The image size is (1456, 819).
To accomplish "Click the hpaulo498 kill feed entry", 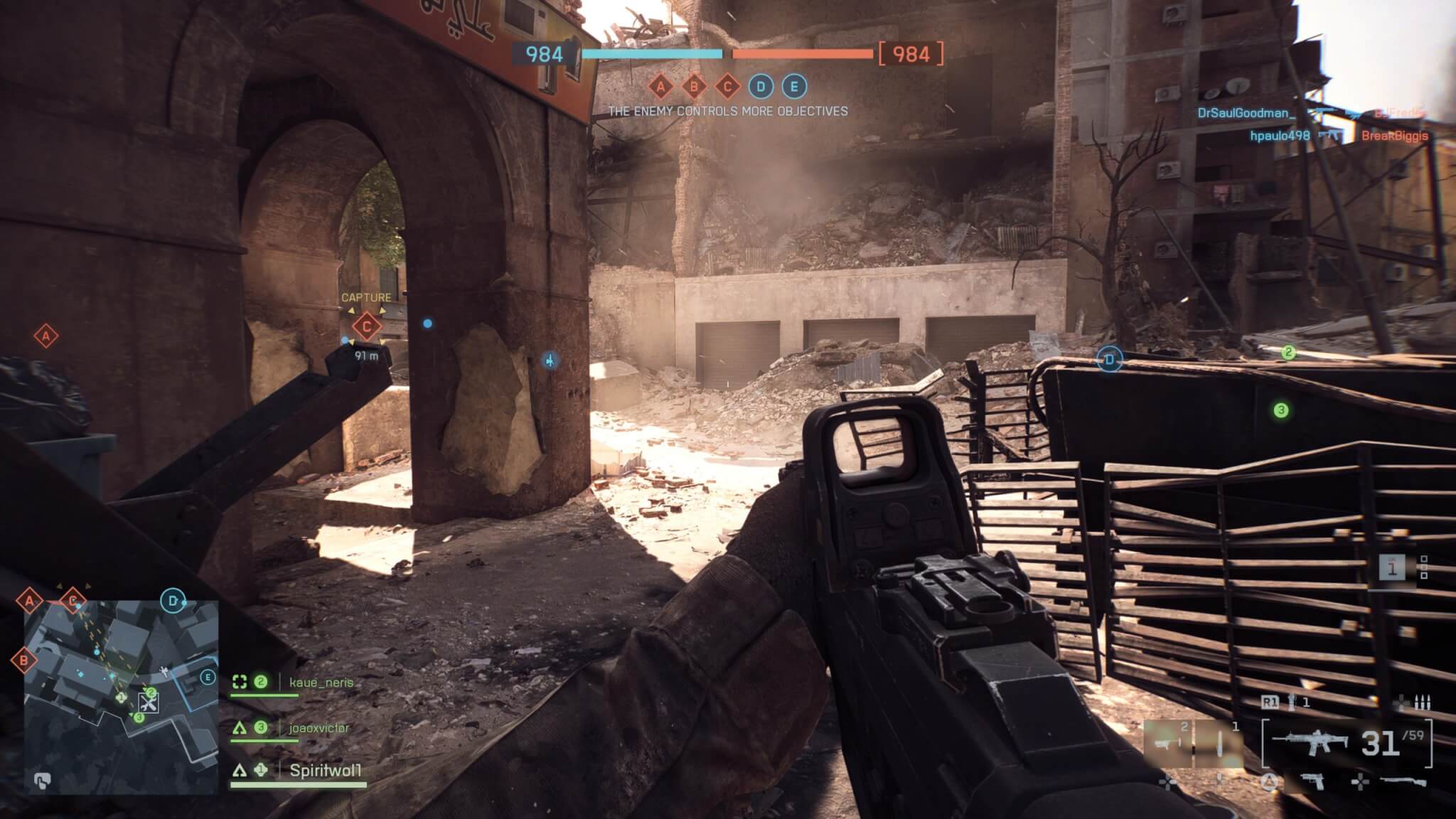I will coord(1280,136).
